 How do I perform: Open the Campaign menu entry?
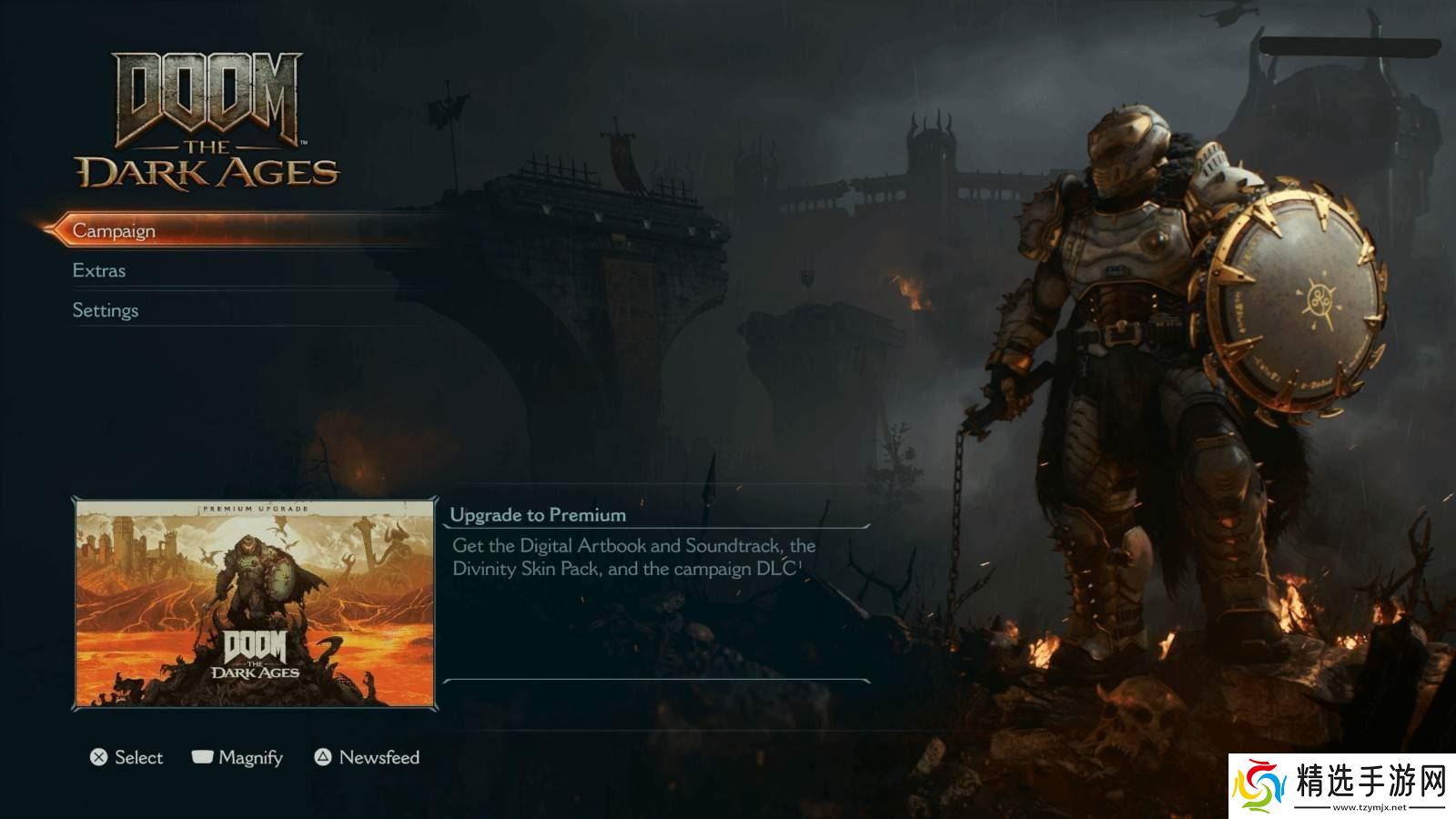114,231
